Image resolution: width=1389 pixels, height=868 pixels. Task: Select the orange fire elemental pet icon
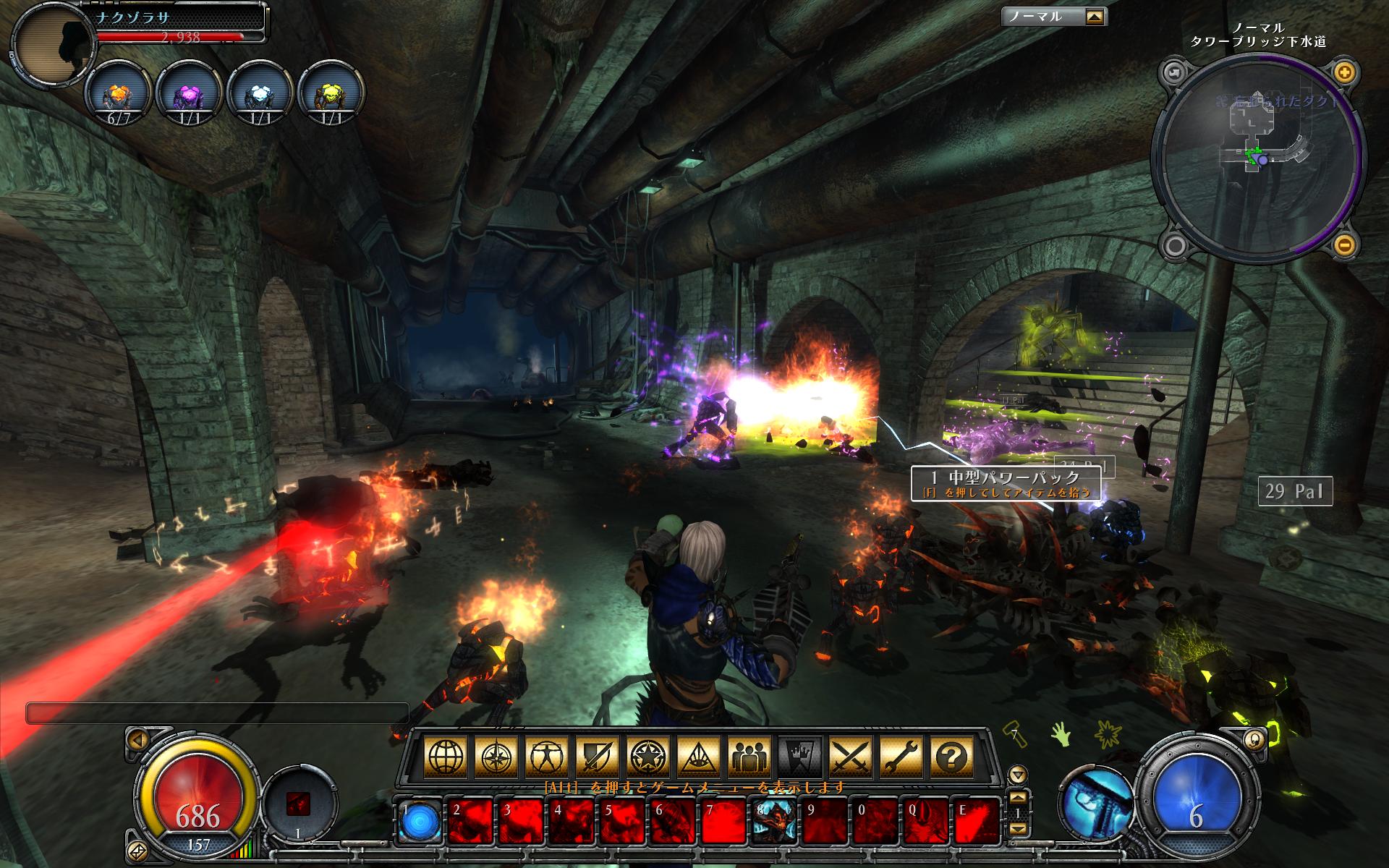click(118, 98)
